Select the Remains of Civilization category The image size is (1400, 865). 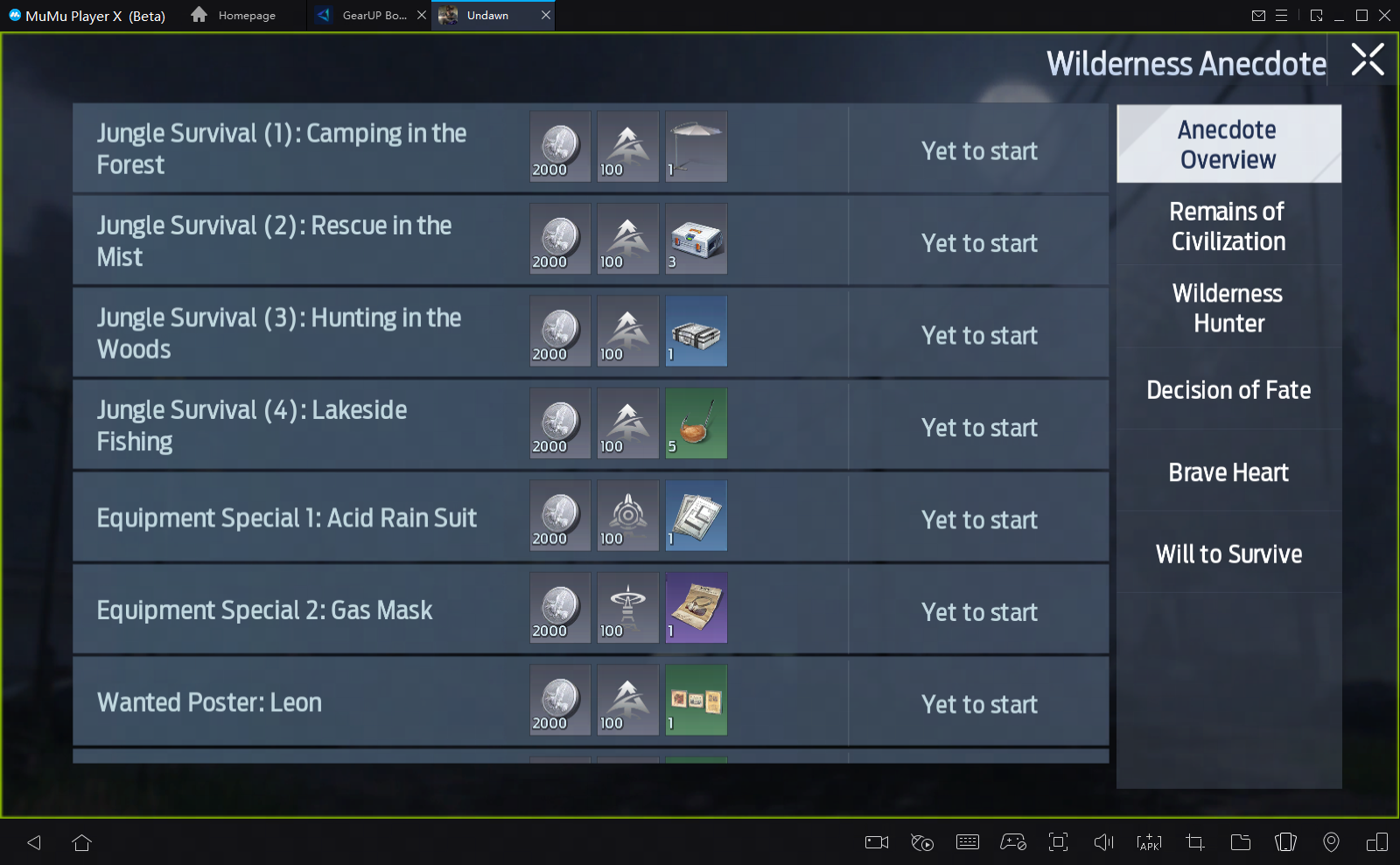pos(1228,226)
